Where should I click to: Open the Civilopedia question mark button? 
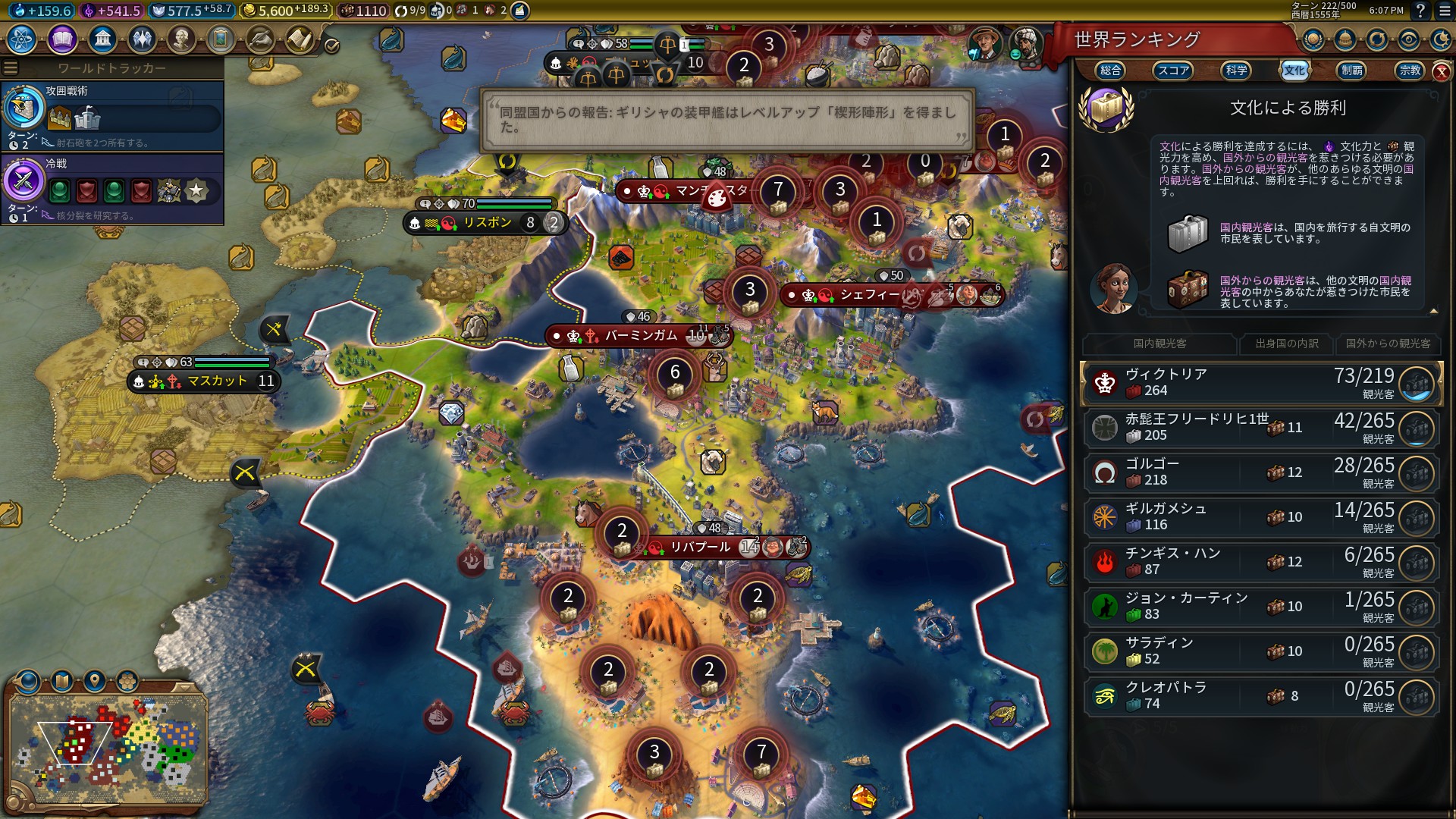1420,11
